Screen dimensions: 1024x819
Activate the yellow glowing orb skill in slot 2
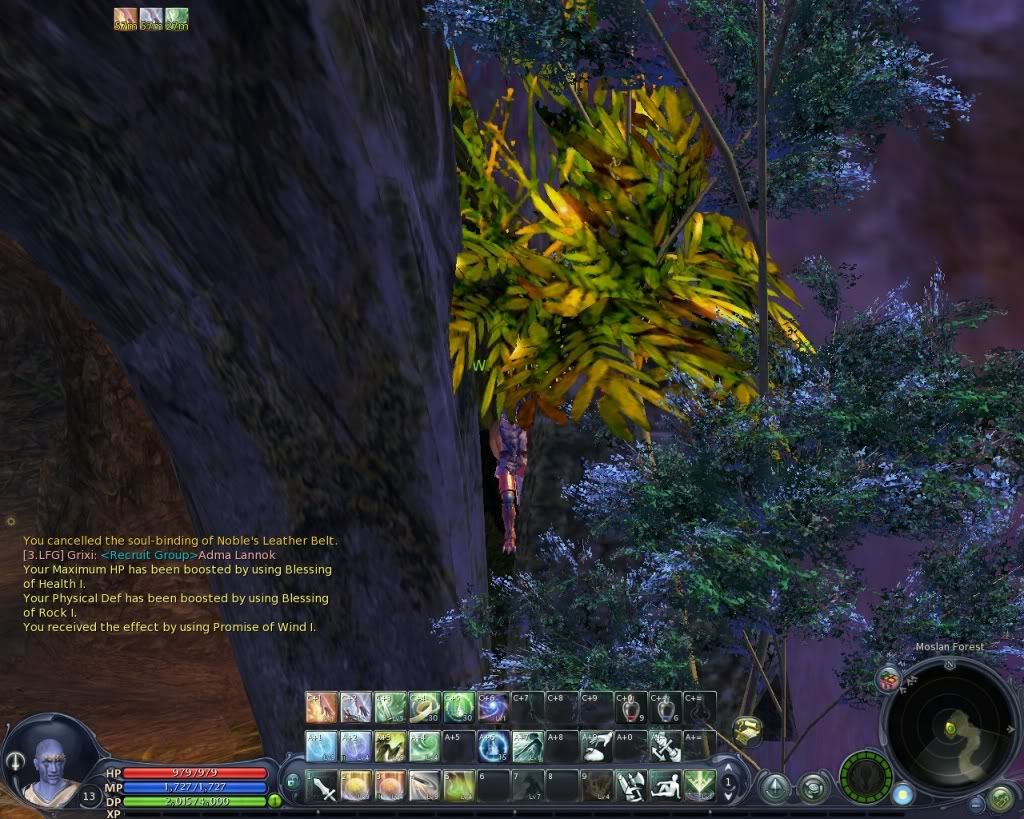(357, 785)
